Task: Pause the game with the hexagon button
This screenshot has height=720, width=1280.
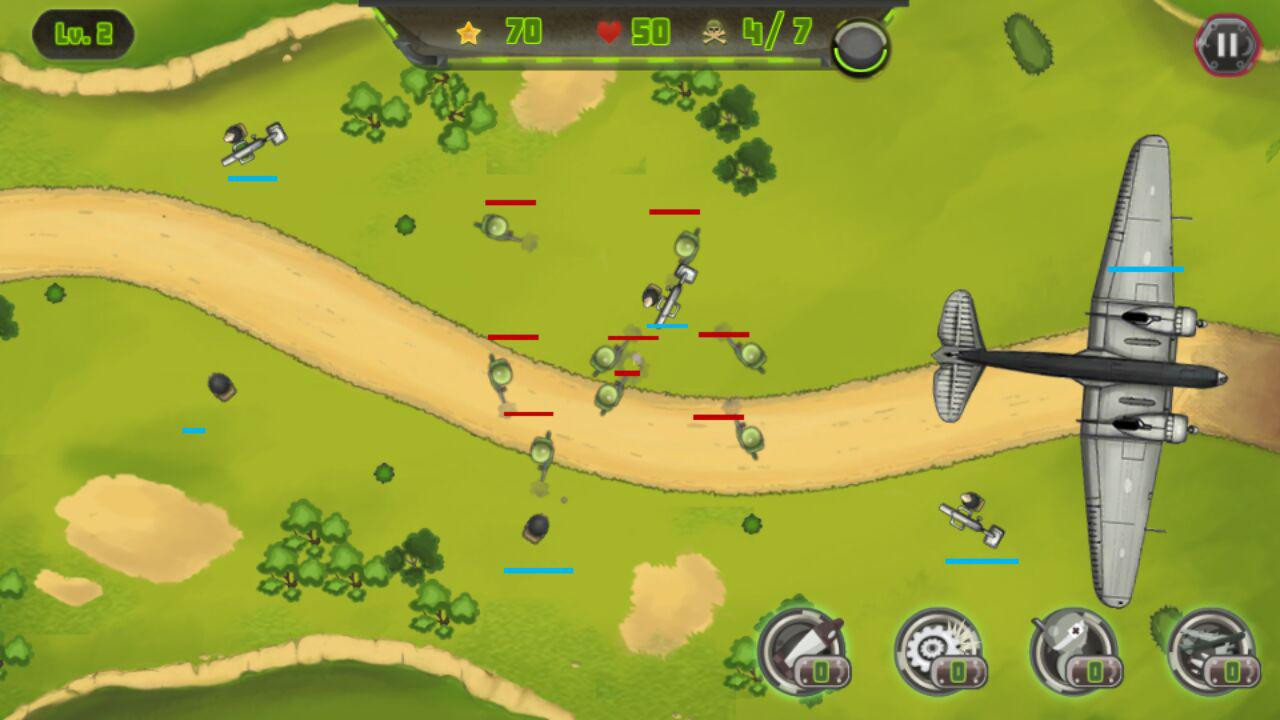Action: (1226, 44)
